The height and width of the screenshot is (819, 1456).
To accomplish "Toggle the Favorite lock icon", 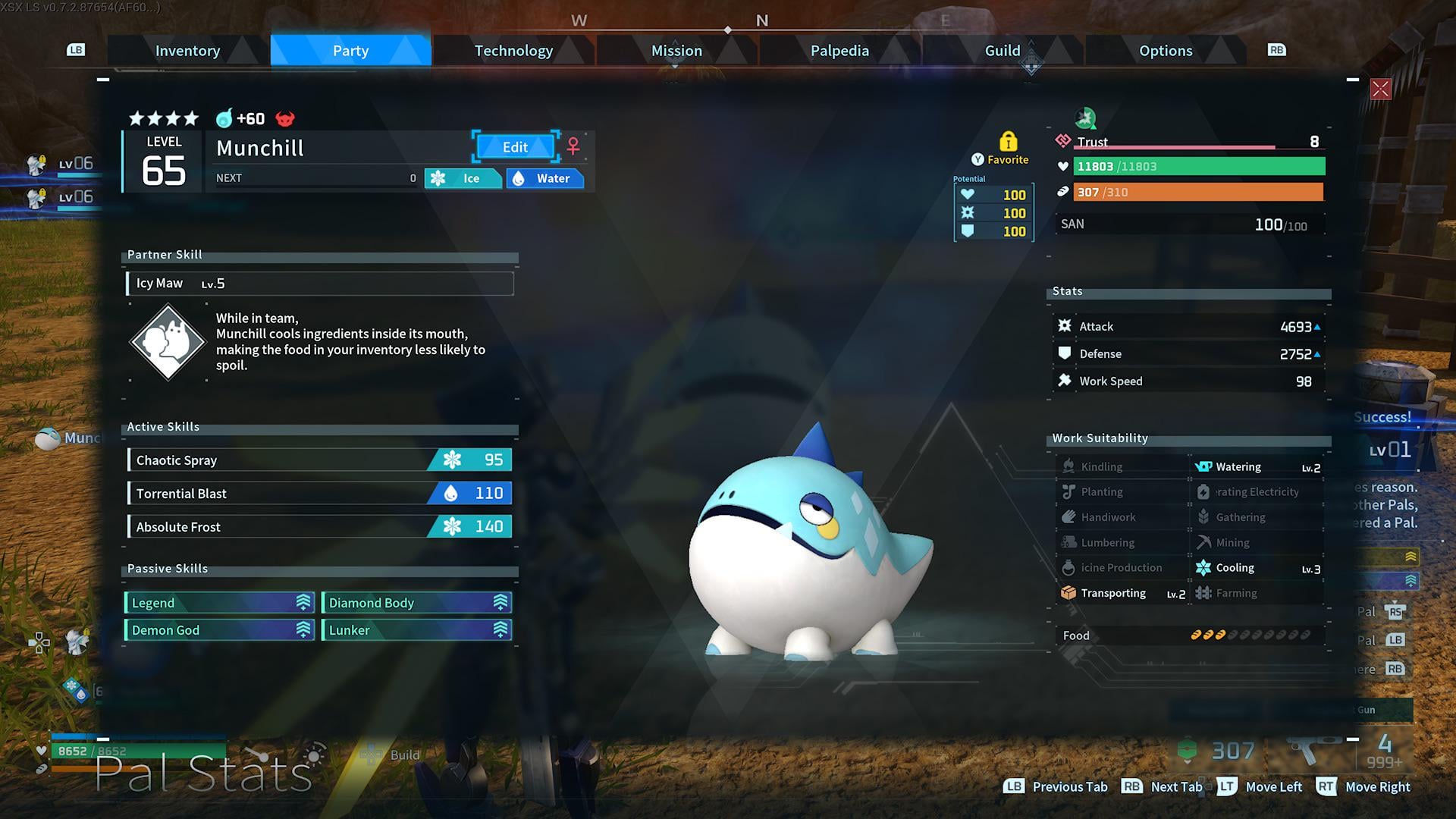I will tap(1008, 142).
